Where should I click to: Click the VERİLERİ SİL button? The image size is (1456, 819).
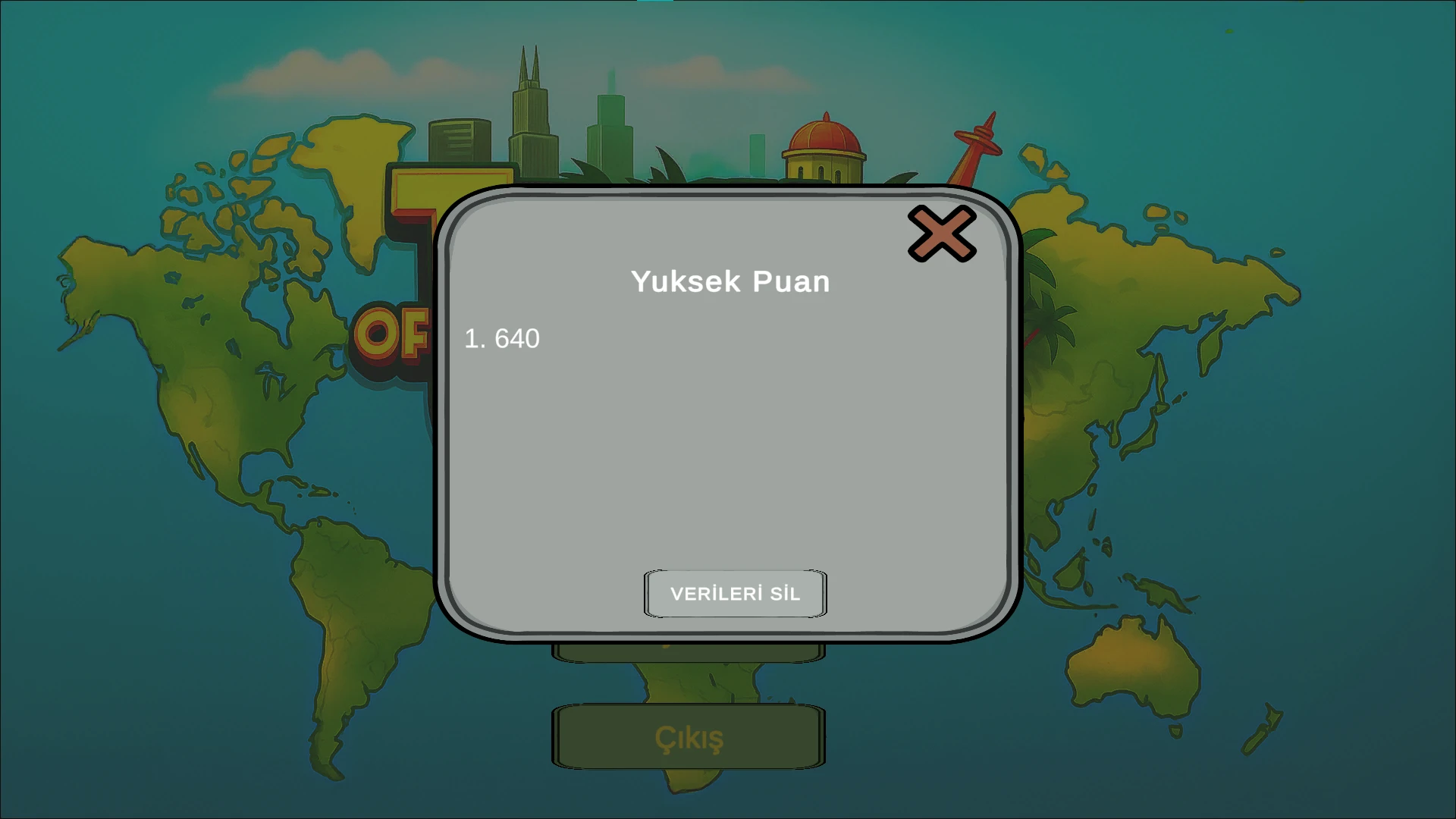pos(735,594)
